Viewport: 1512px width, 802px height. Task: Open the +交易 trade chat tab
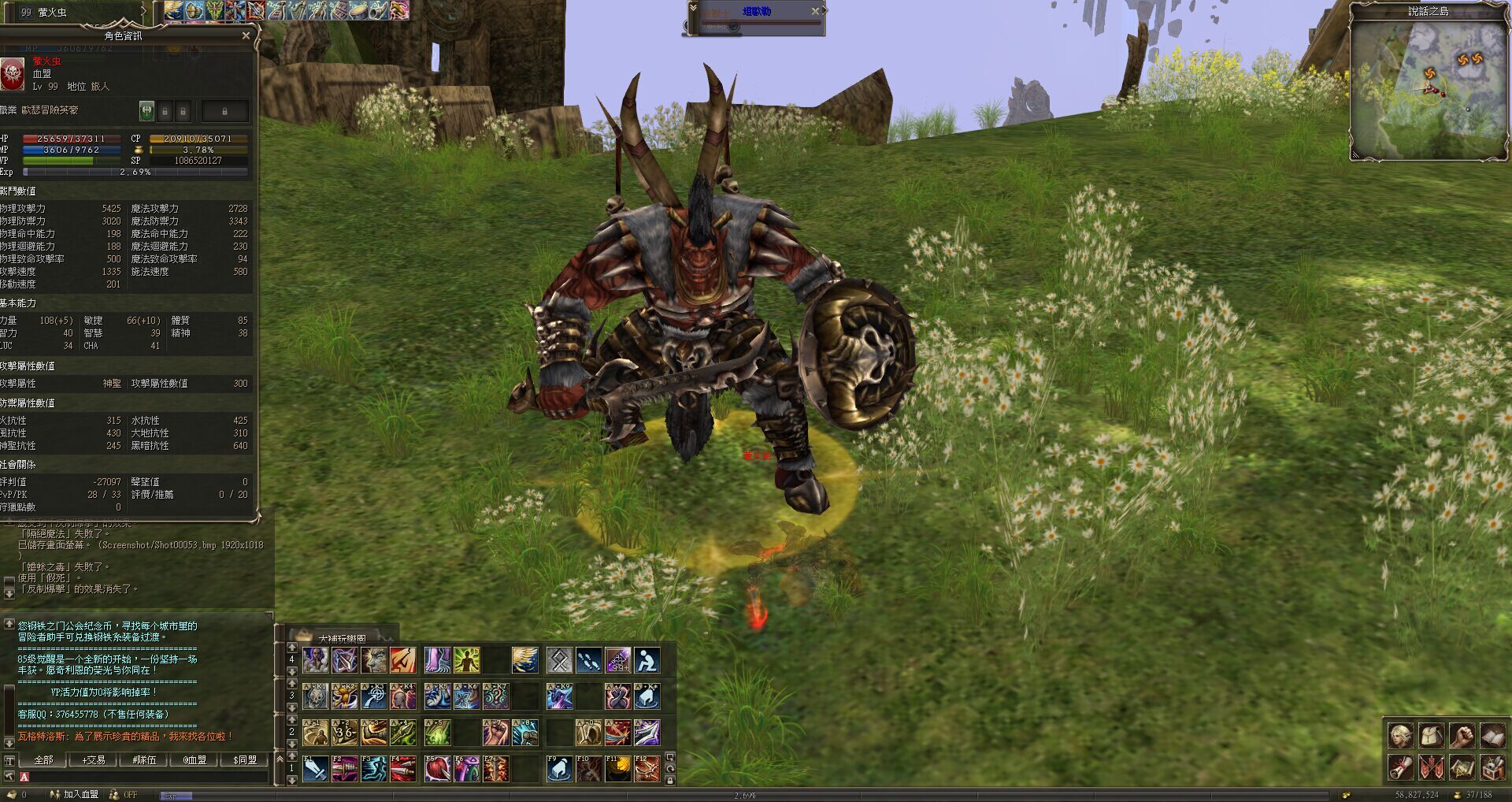[x=94, y=759]
